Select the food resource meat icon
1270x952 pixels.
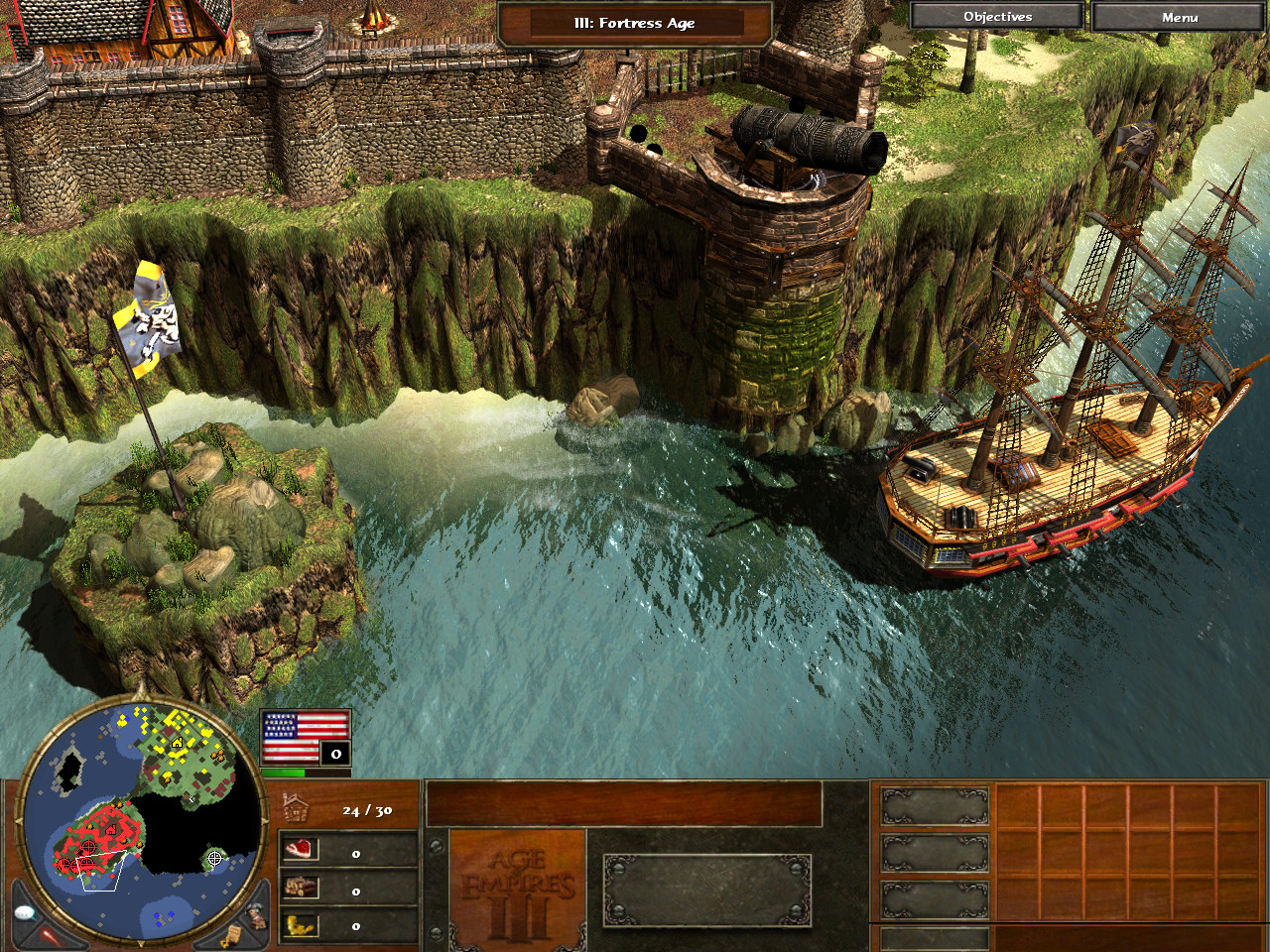[x=300, y=850]
